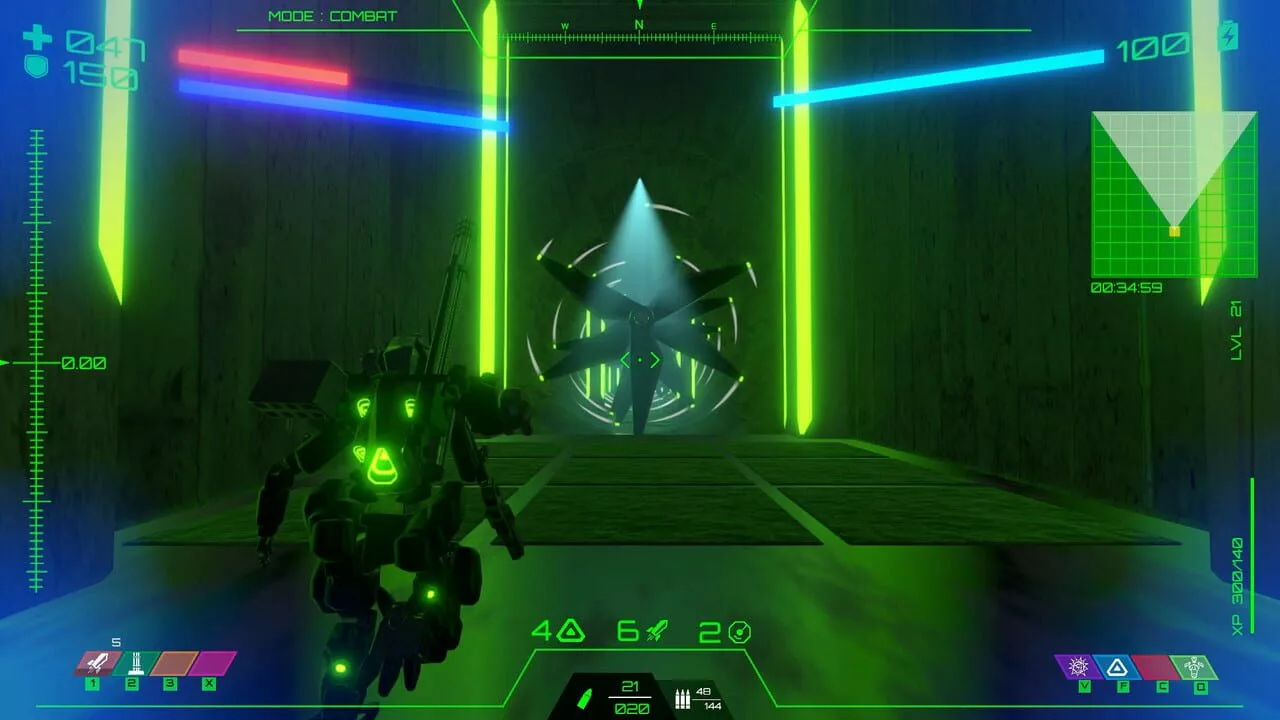Image resolution: width=1280 pixels, height=720 pixels.
Task: Toggle the X hotbar slot
Action: pyautogui.click(x=204, y=662)
